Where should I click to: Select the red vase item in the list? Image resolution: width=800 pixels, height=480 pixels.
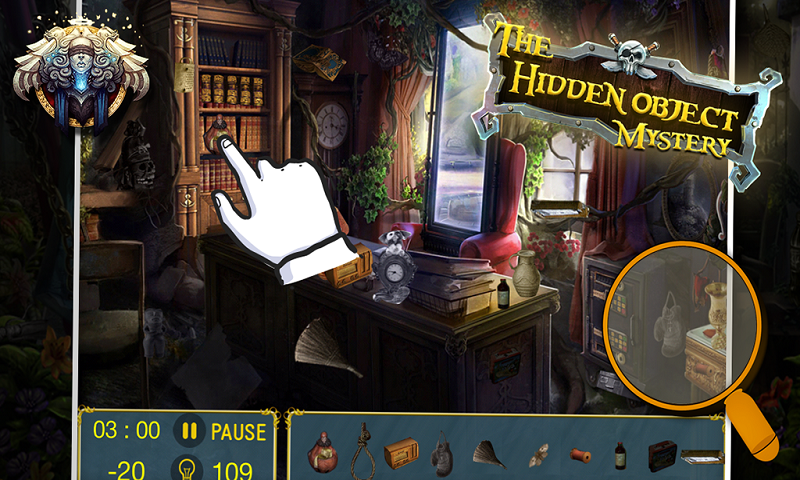tap(322, 453)
